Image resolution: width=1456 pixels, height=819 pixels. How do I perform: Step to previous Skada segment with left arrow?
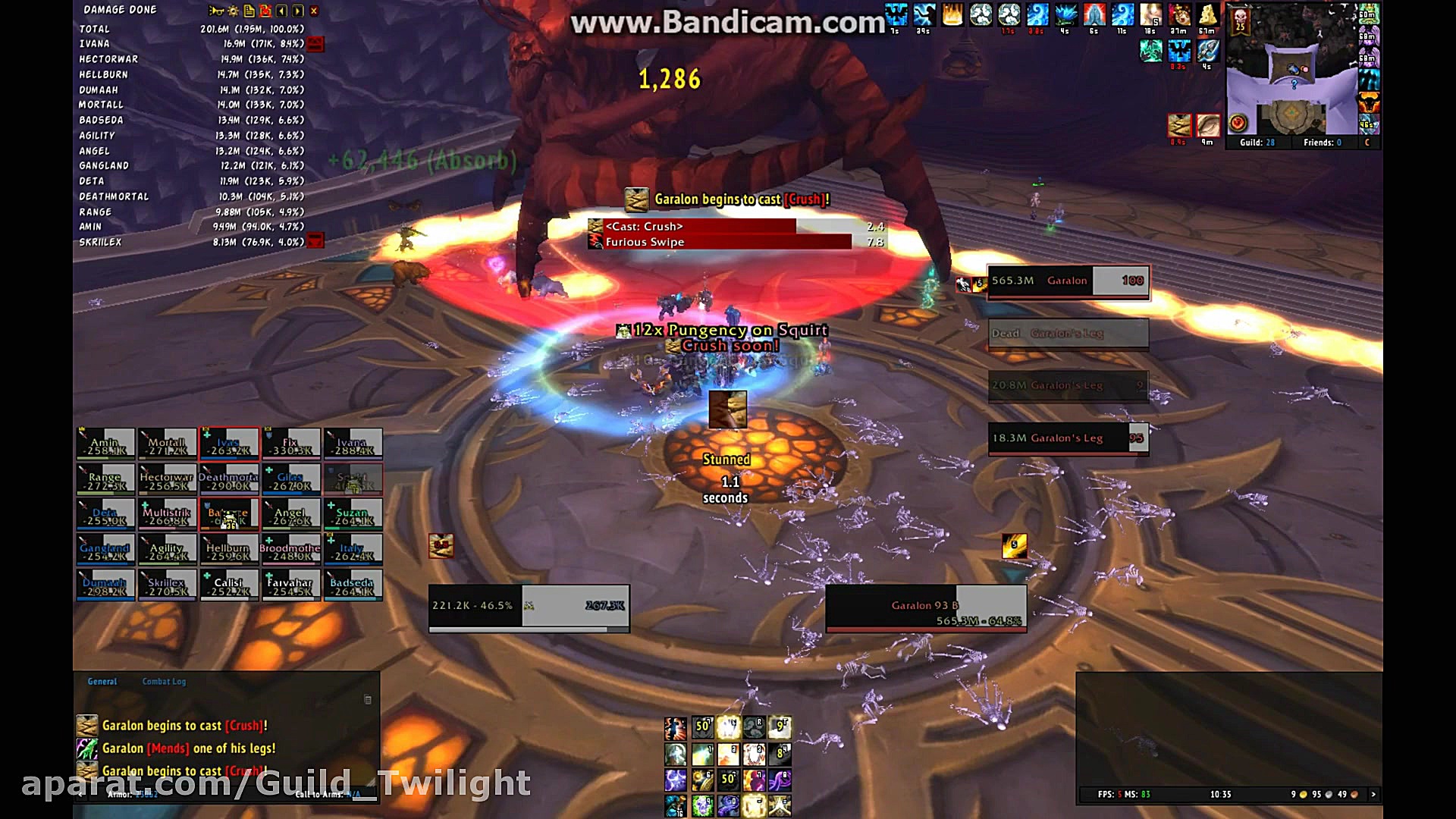[281, 11]
